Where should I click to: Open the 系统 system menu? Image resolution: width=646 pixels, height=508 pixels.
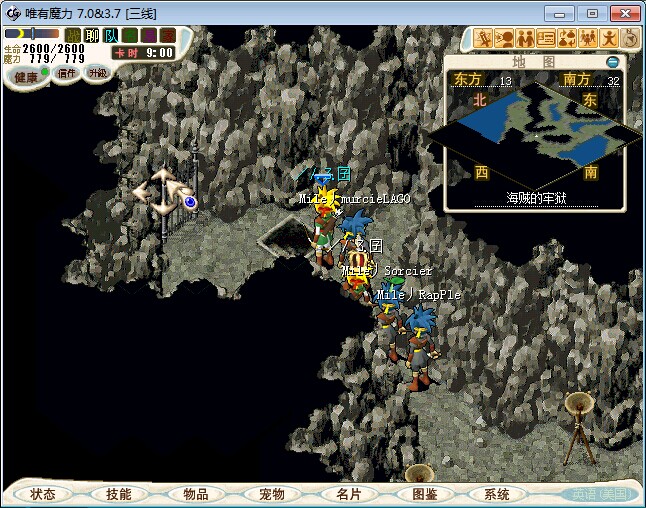tap(497, 494)
